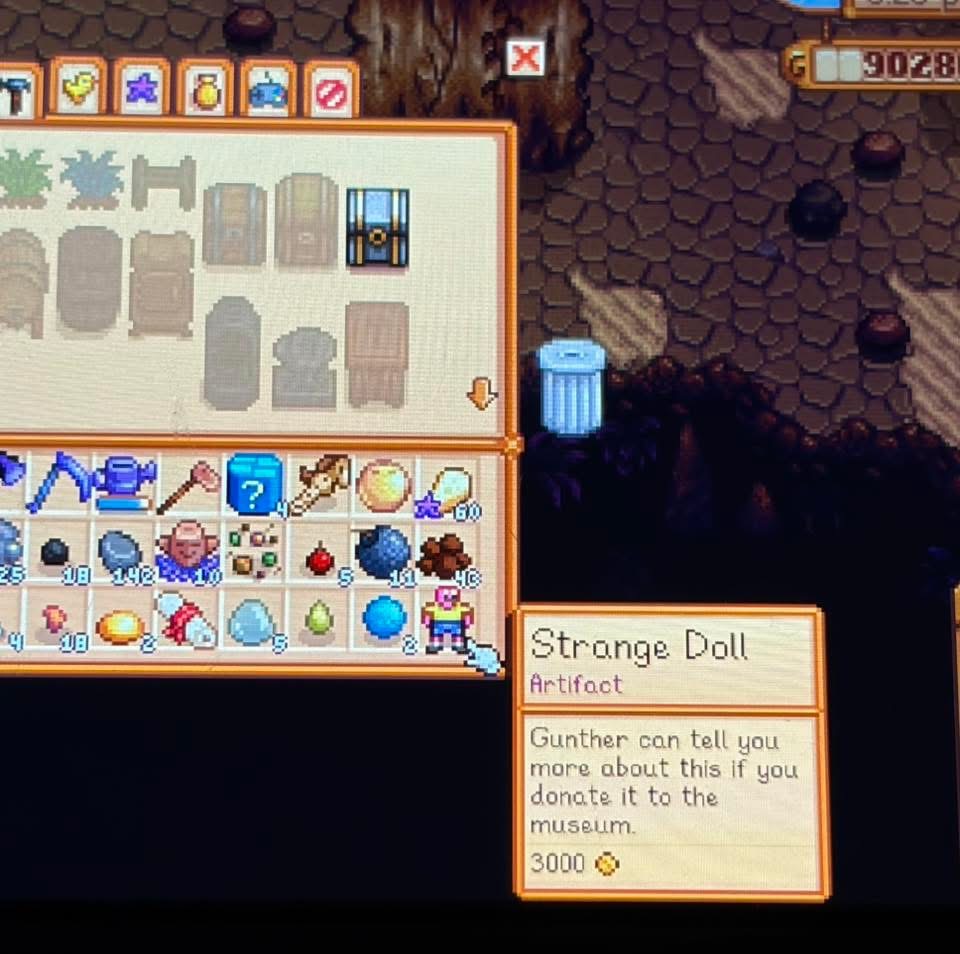Select the gray stone stack of 142
The height and width of the screenshot is (954, 960).
(121, 553)
